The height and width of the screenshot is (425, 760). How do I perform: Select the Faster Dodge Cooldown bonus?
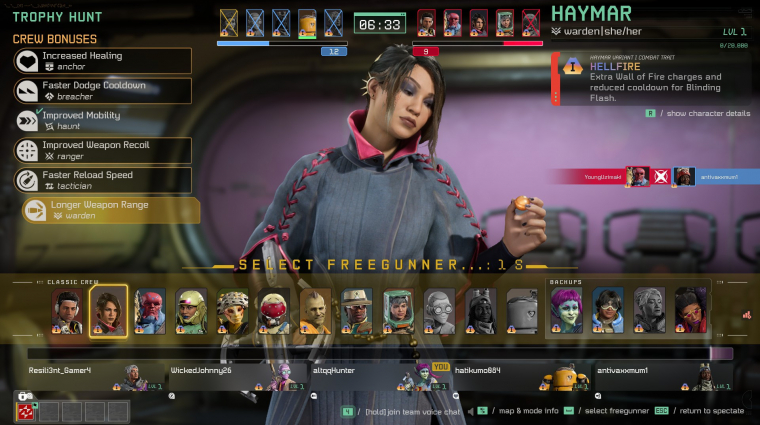pyautogui.click(x=102, y=91)
